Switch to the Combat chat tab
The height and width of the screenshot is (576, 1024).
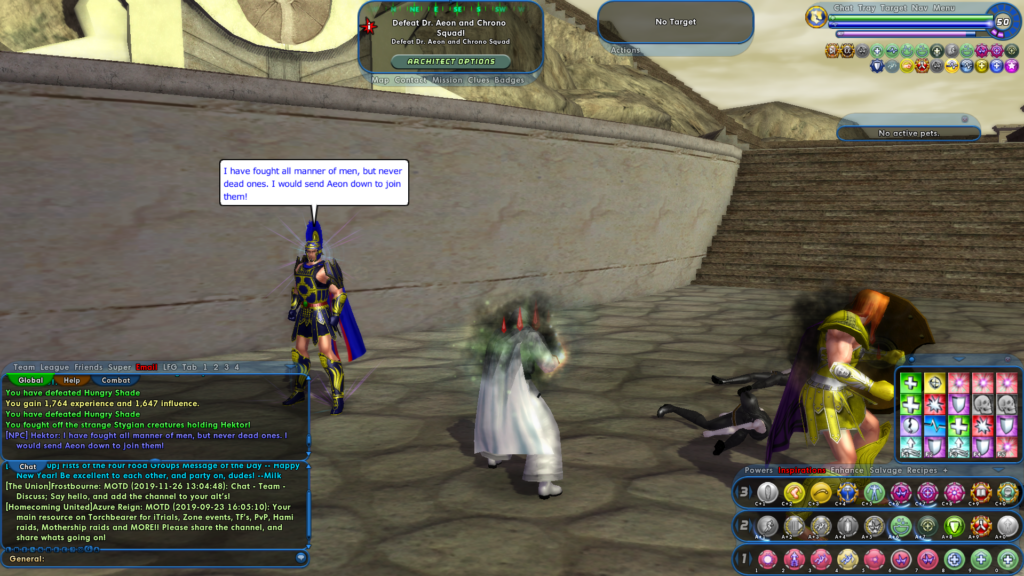coord(117,380)
